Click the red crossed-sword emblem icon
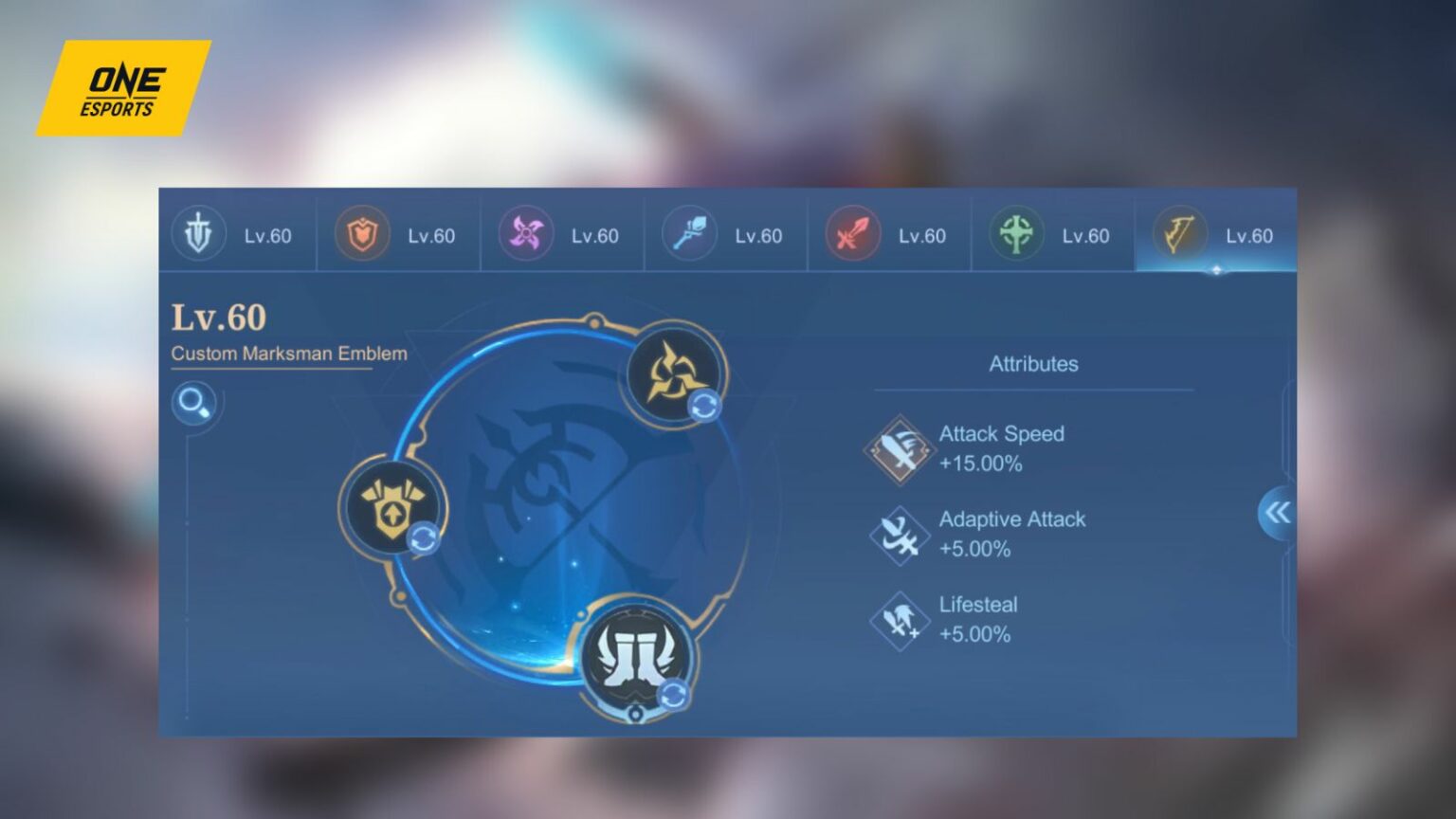The height and width of the screenshot is (819, 1456). point(851,234)
